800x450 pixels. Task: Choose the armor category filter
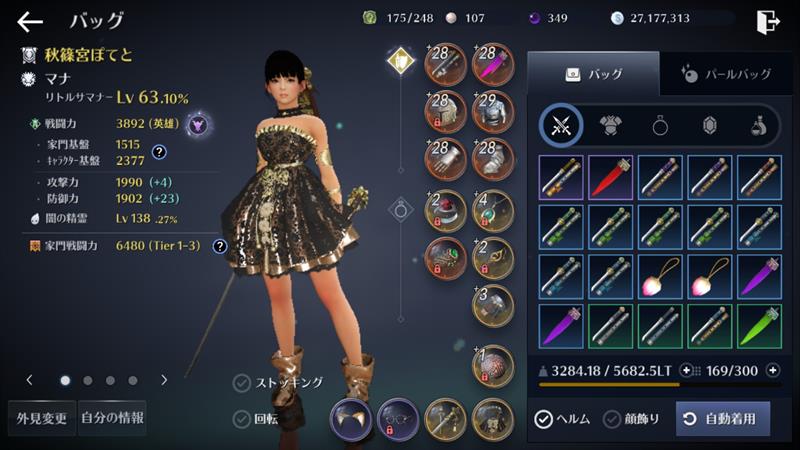pyautogui.click(x=611, y=125)
